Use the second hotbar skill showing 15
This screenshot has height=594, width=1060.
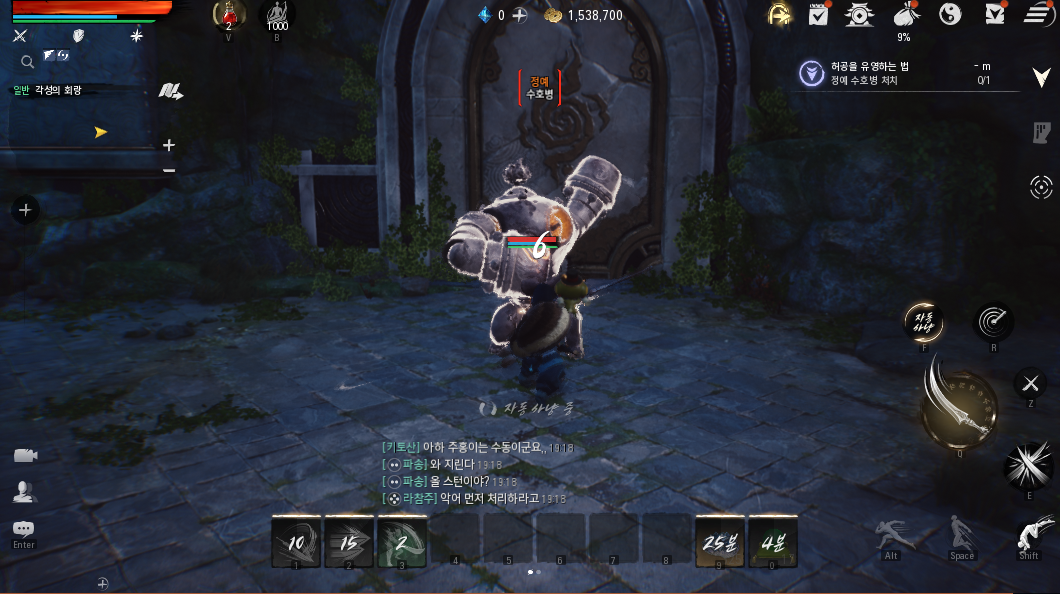(349, 542)
